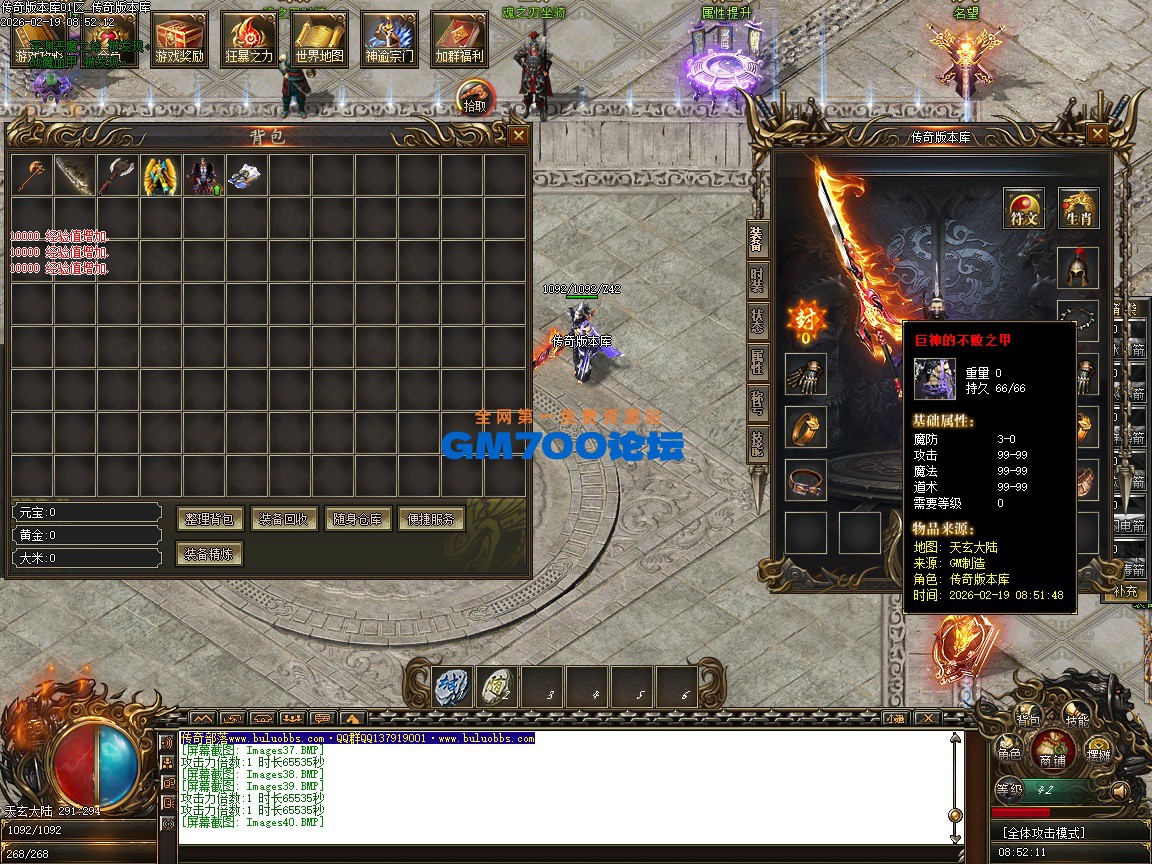
Task: Open 便捷服务 quick services
Action: tap(432, 519)
